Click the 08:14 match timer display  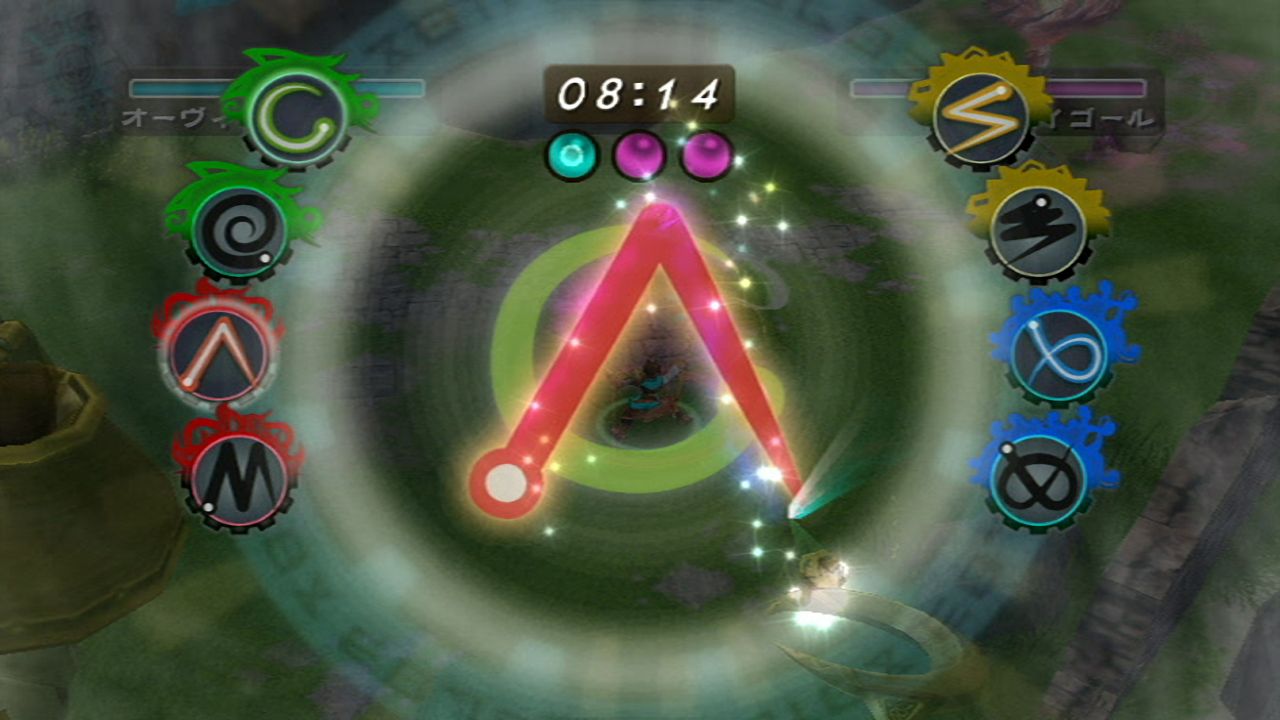638,92
